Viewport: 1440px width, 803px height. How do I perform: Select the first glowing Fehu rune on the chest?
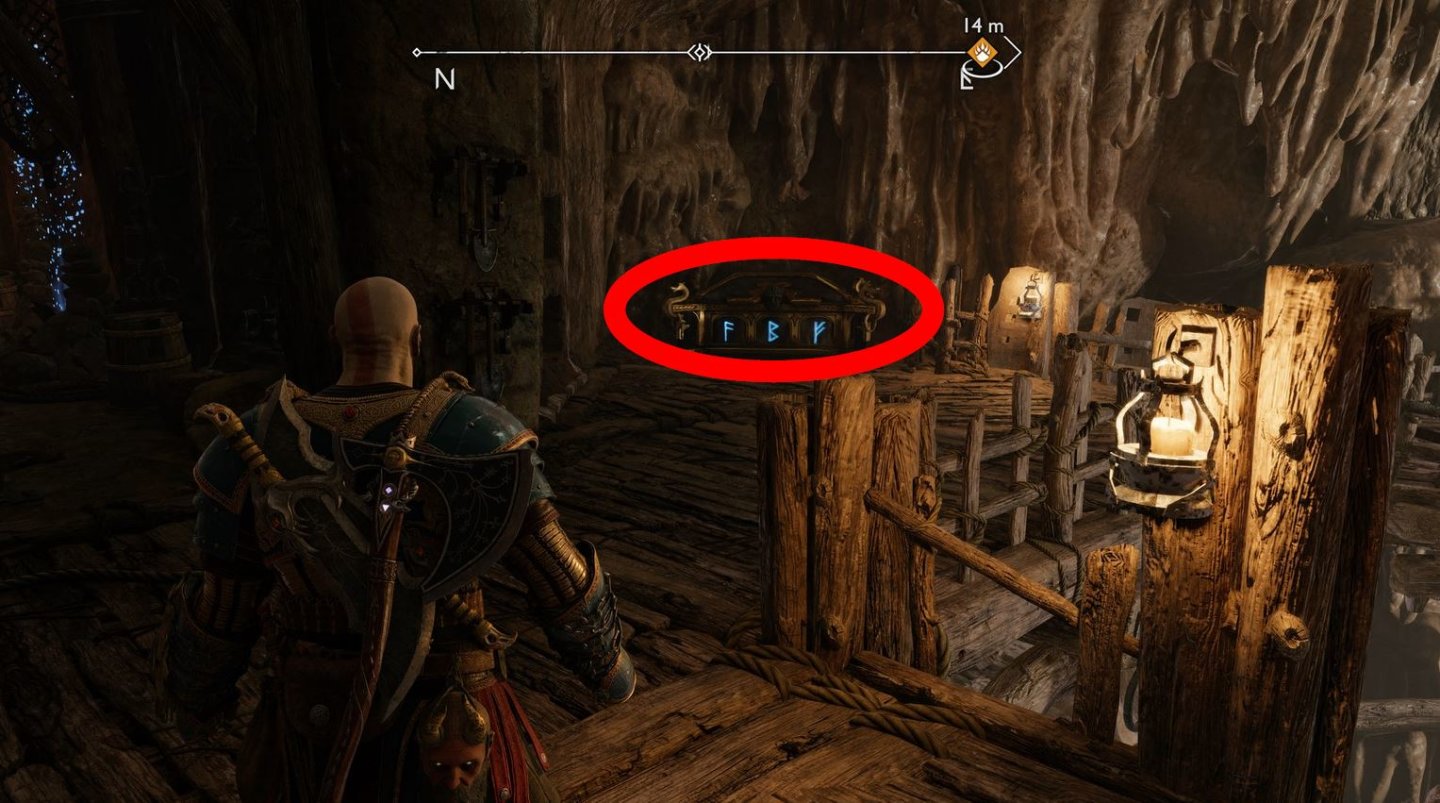click(727, 331)
